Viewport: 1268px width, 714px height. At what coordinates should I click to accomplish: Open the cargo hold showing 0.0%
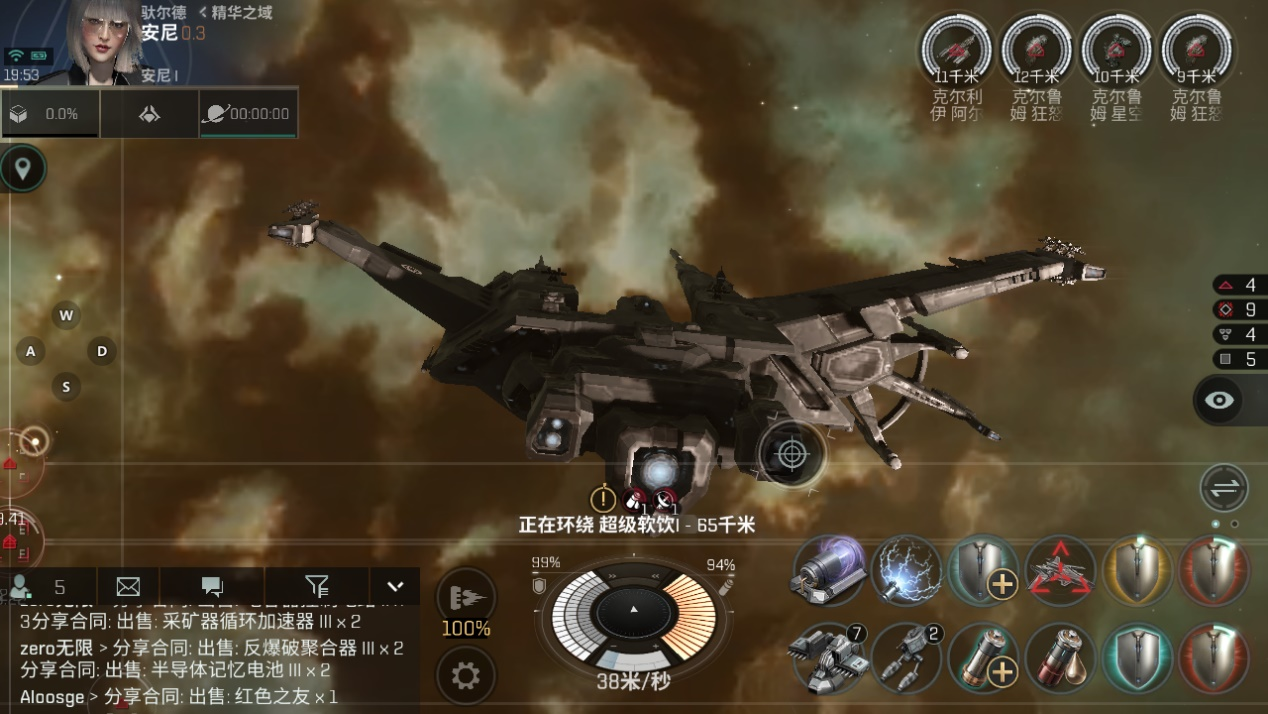point(48,114)
